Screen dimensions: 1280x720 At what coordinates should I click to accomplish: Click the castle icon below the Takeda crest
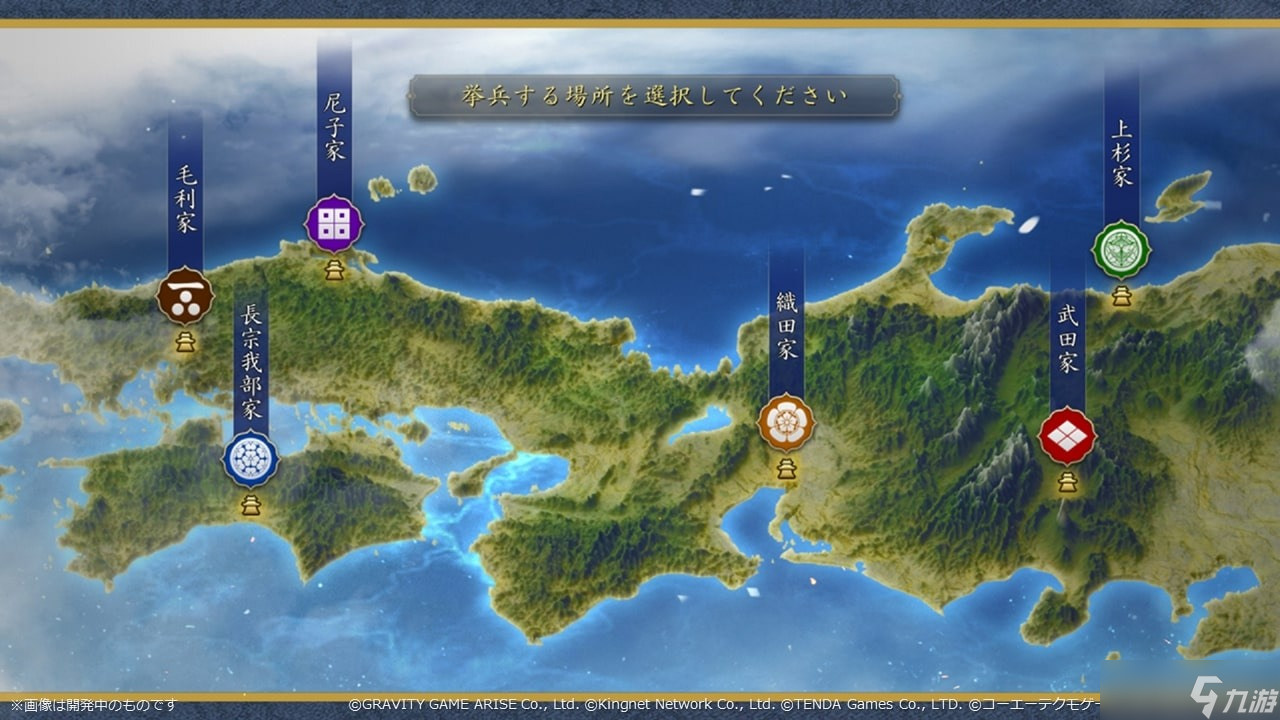tap(1069, 484)
